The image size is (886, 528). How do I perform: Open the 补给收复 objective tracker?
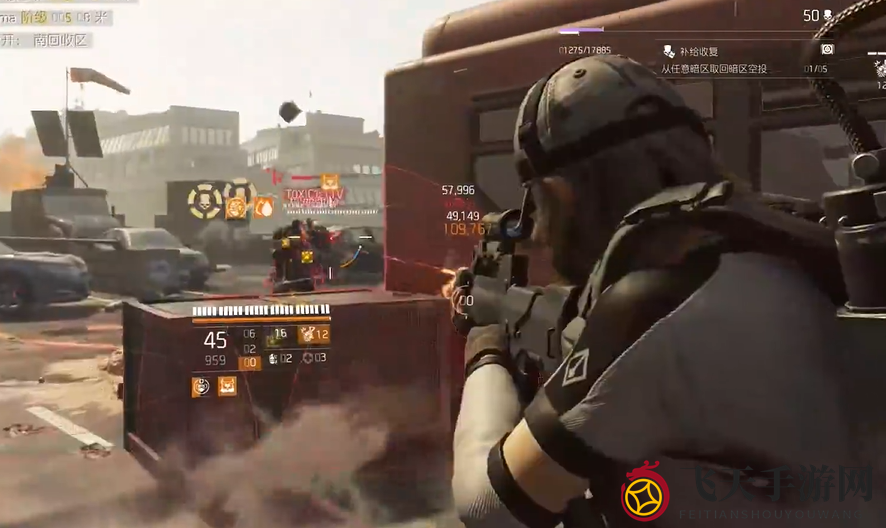(x=699, y=51)
